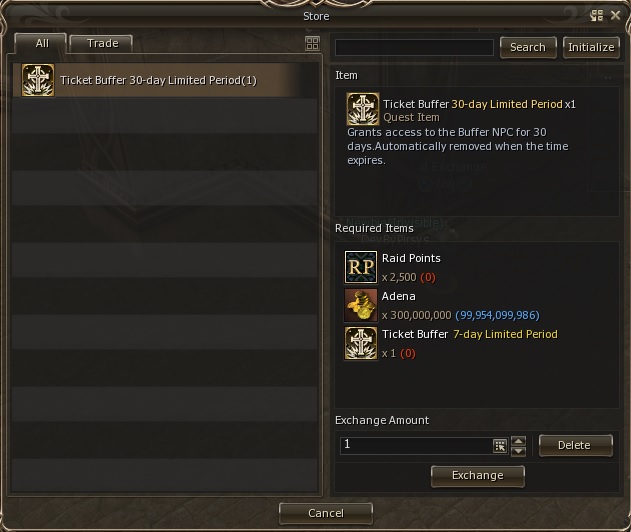Delete the entered exchange amount
This screenshot has height=532, width=631.
point(574,445)
